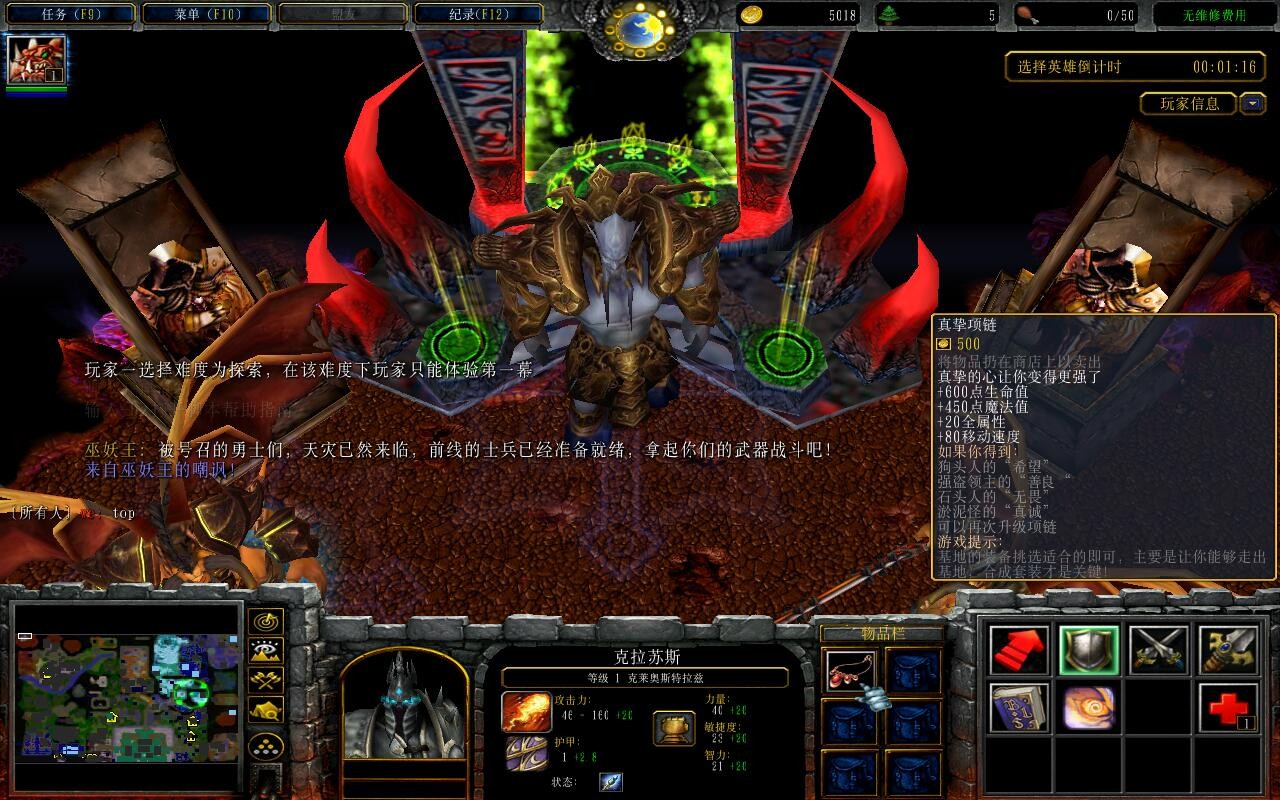
Task: Open the red cross hero skills menu
Action: [x=1228, y=708]
